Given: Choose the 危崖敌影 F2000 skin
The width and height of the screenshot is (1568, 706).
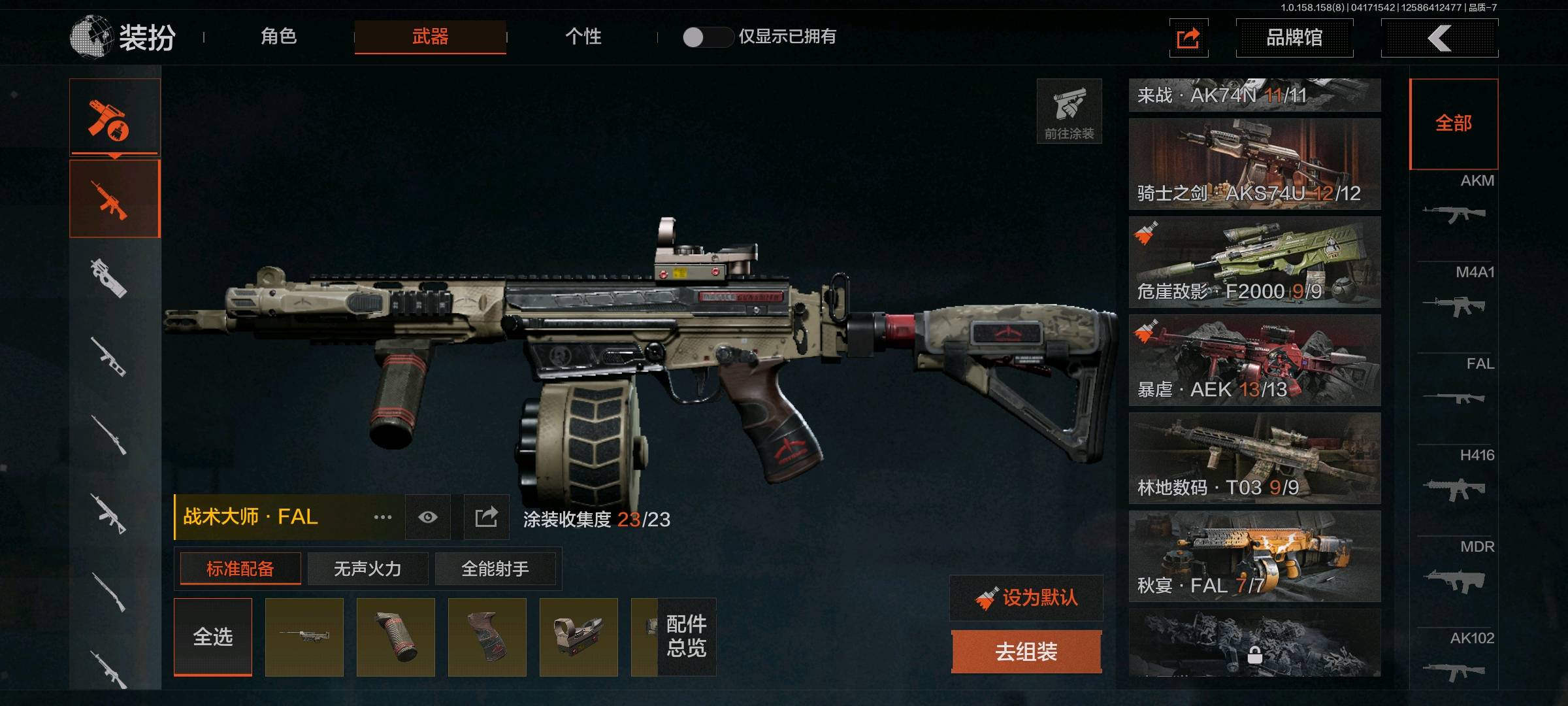Looking at the screenshot, I should (x=1254, y=262).
